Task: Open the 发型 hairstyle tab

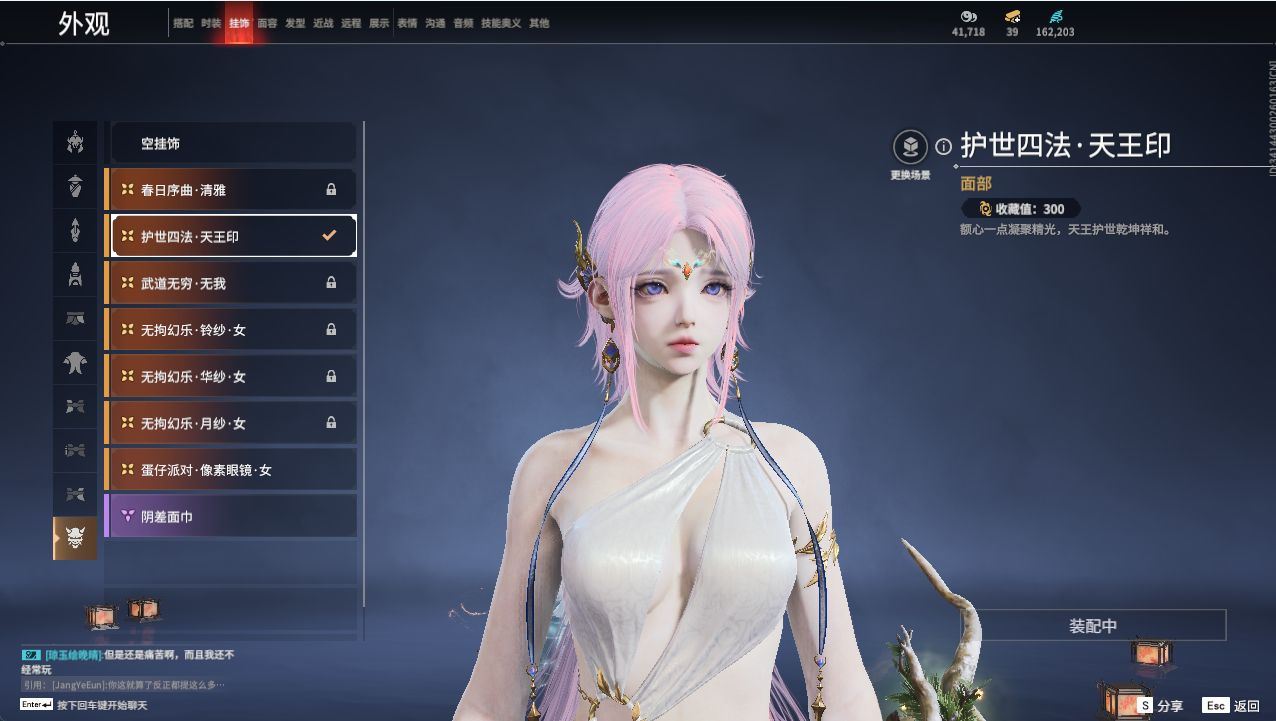Action: point(295,23)
